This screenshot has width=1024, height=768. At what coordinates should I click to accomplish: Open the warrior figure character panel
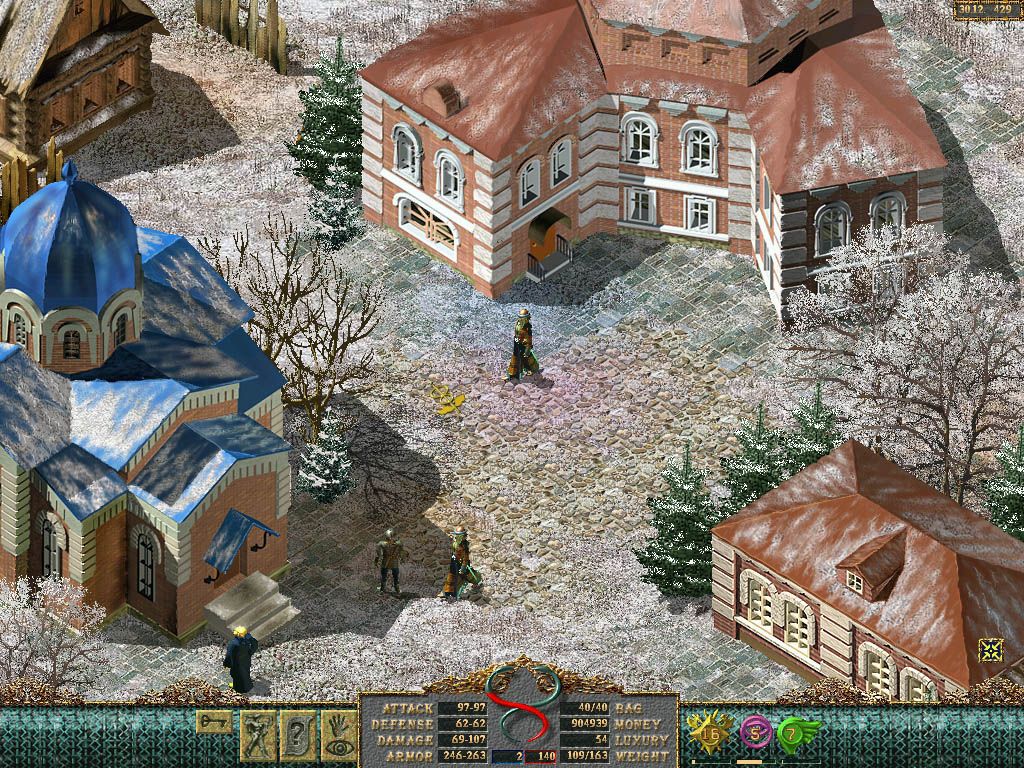pos(258,736)
